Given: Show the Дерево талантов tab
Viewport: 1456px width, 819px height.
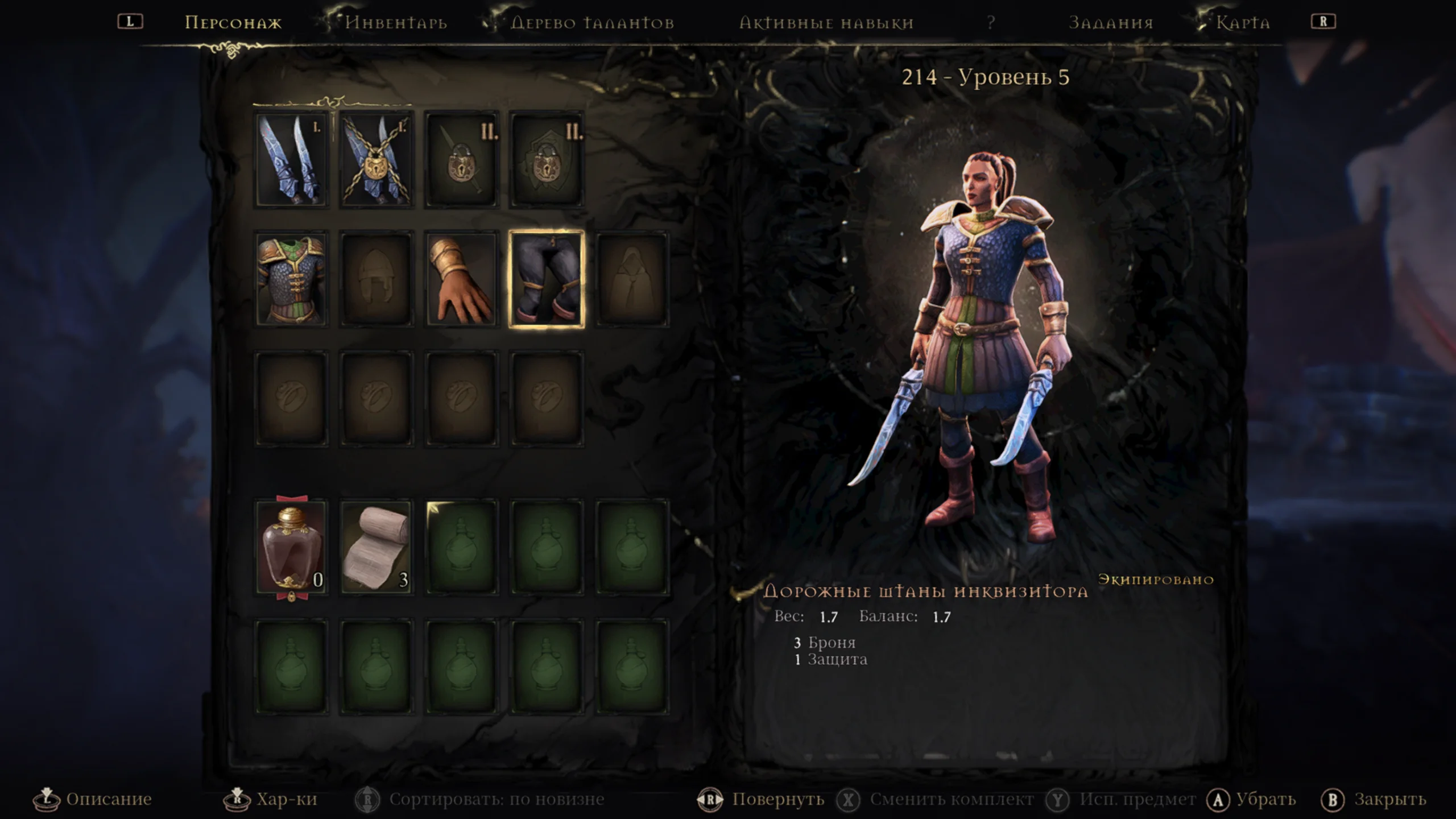Looking at the screenshot, I should click(x=592, y=23).
